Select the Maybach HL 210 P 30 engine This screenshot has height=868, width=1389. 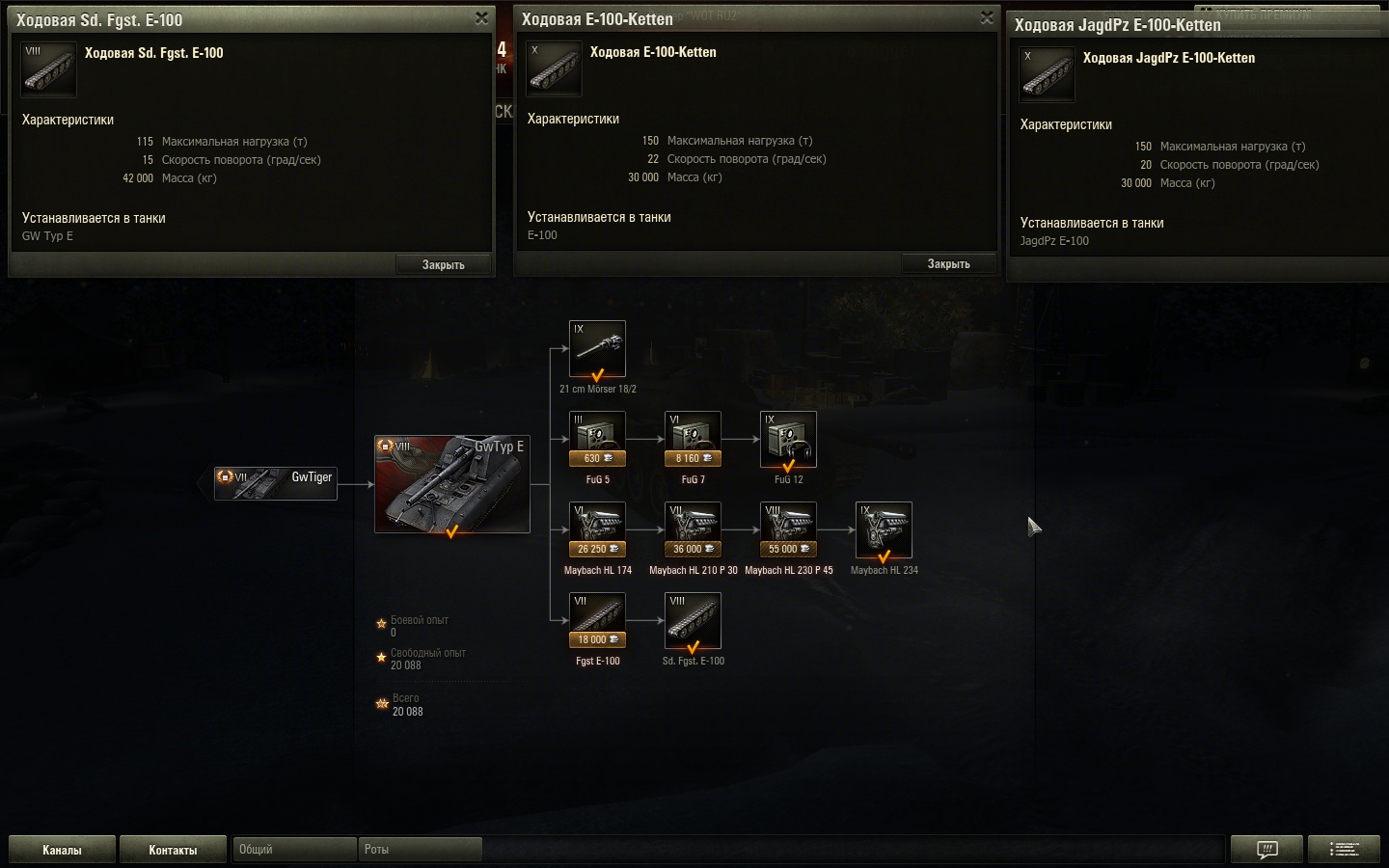click(x=693, y=530)
